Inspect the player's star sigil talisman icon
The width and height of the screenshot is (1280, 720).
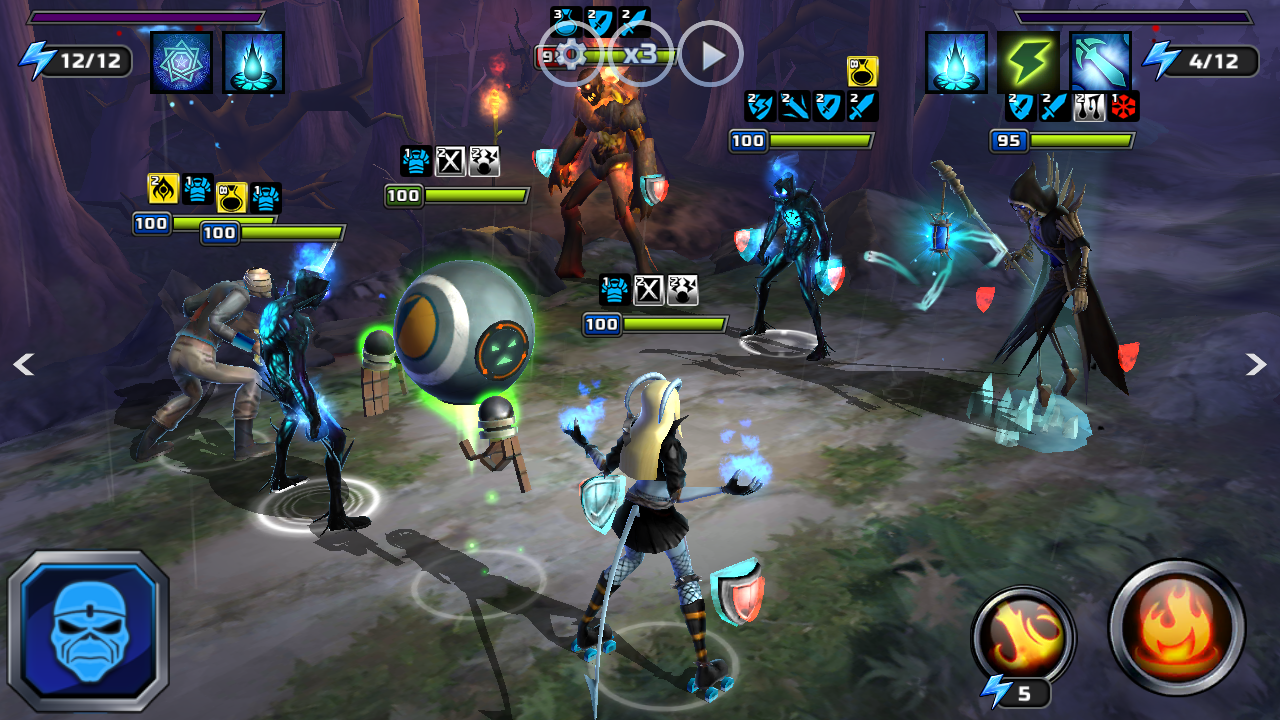point(181,62)
